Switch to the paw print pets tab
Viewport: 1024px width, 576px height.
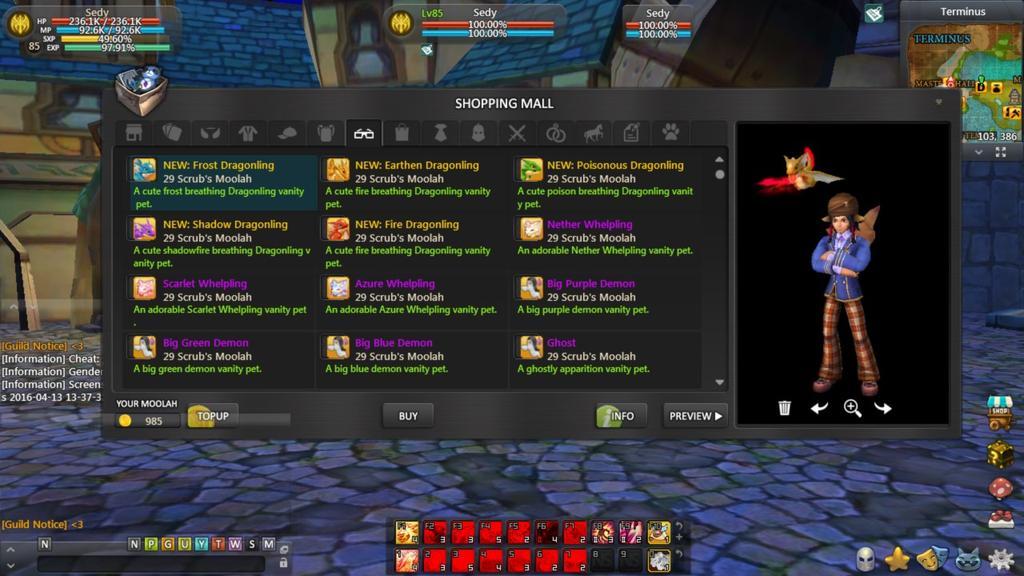(671, 133)
